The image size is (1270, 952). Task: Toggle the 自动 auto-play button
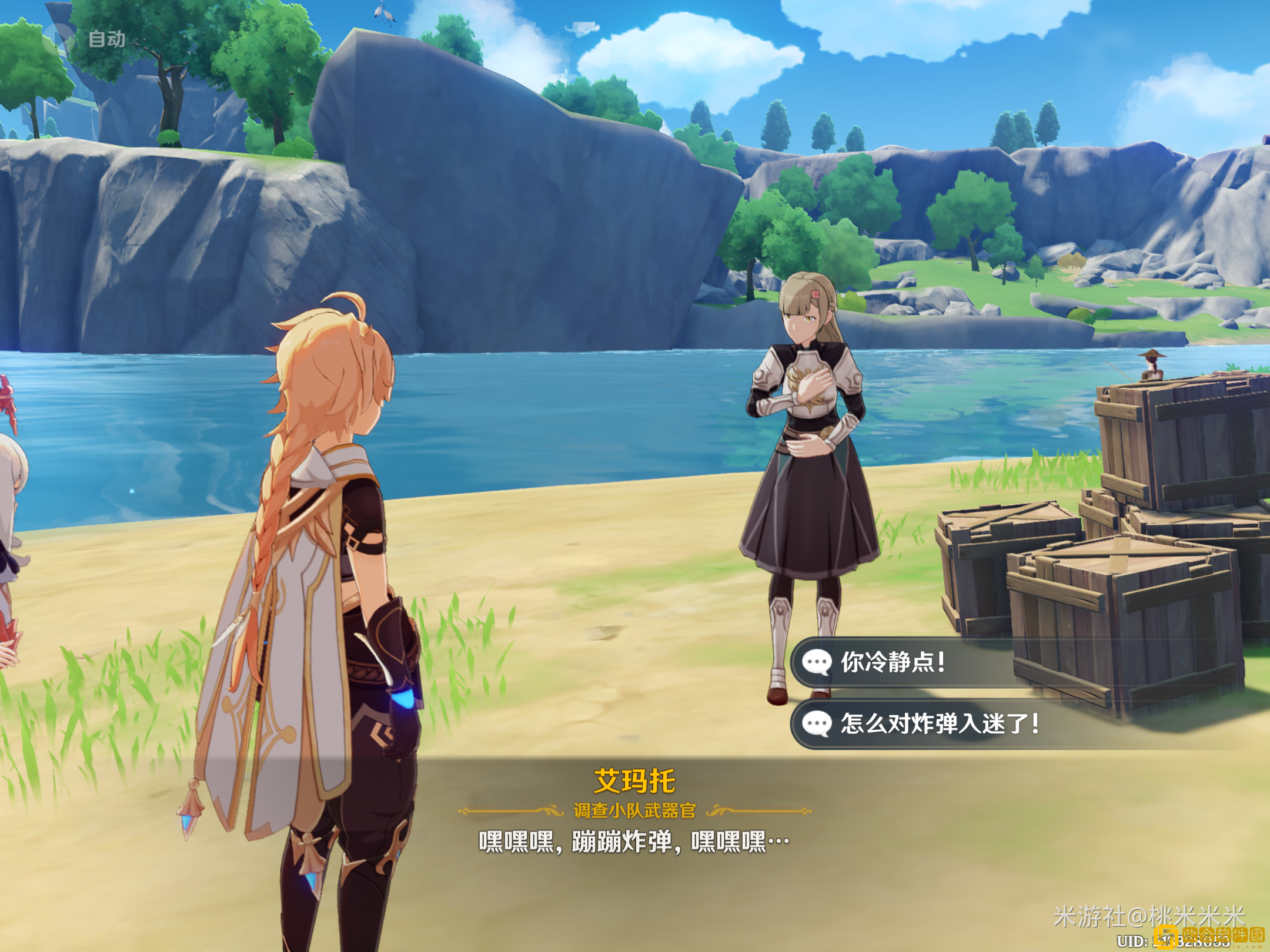[85, 39]
